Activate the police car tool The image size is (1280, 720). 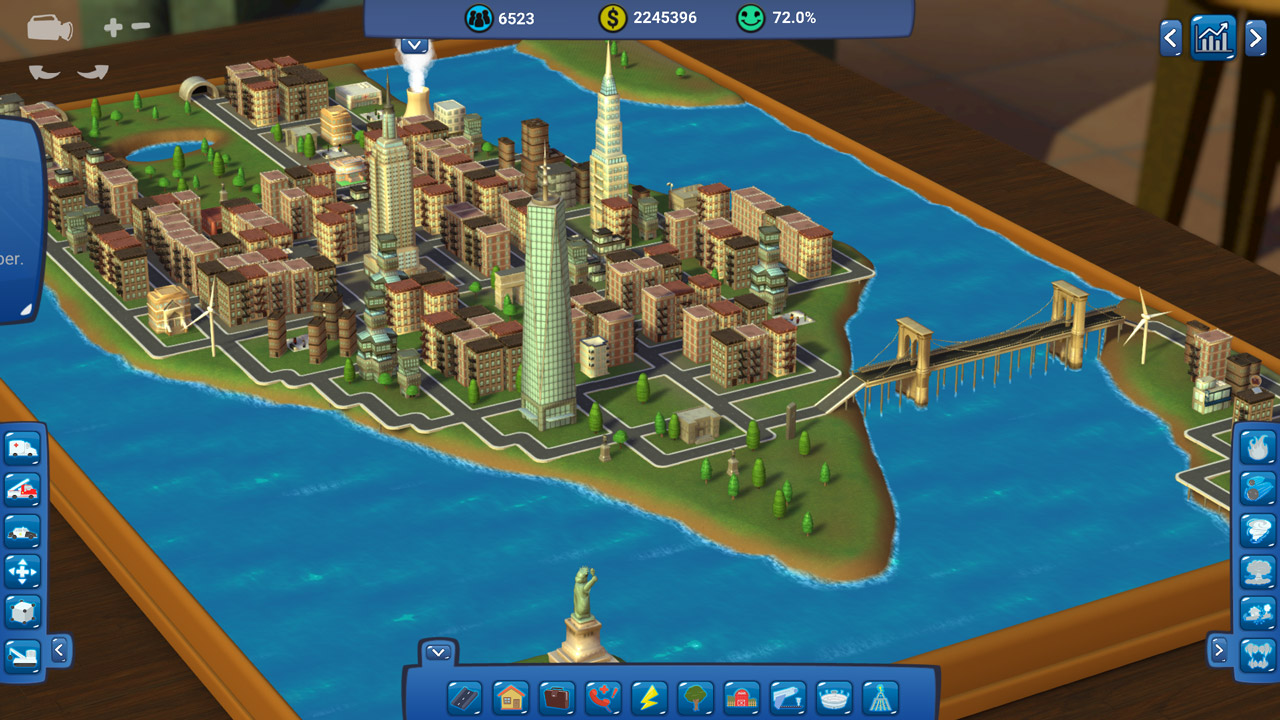[x=22, y=531]
